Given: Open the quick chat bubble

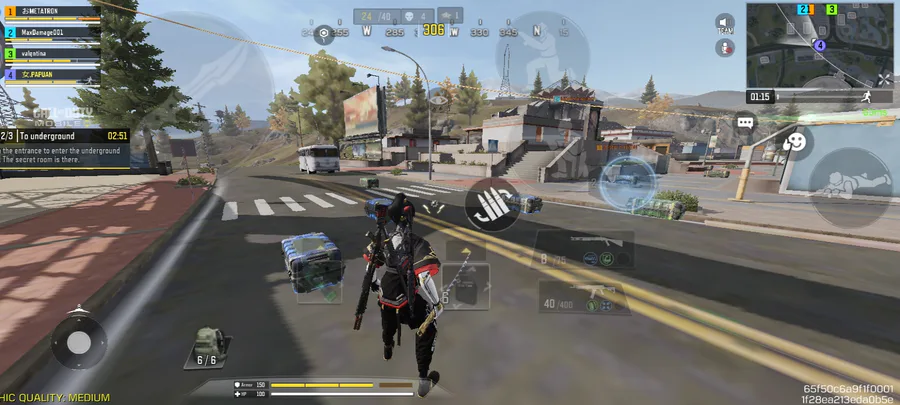Looking at the screenshot, I should pos(746,122).
